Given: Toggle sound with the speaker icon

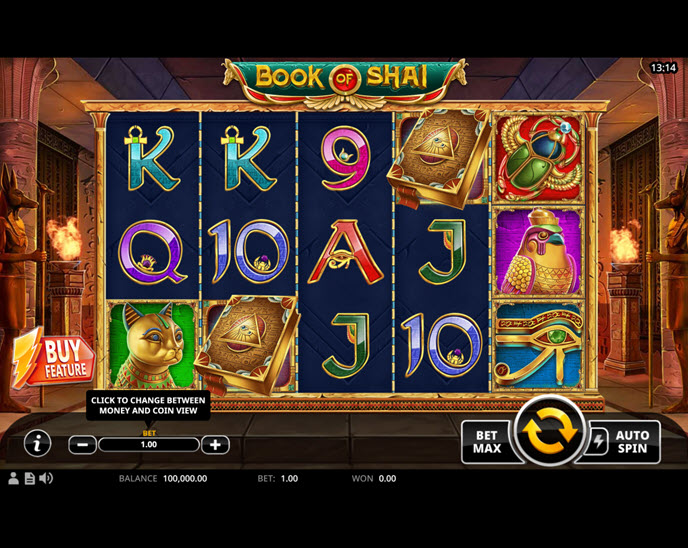Looking at the screenshot, I should (46, 479).
